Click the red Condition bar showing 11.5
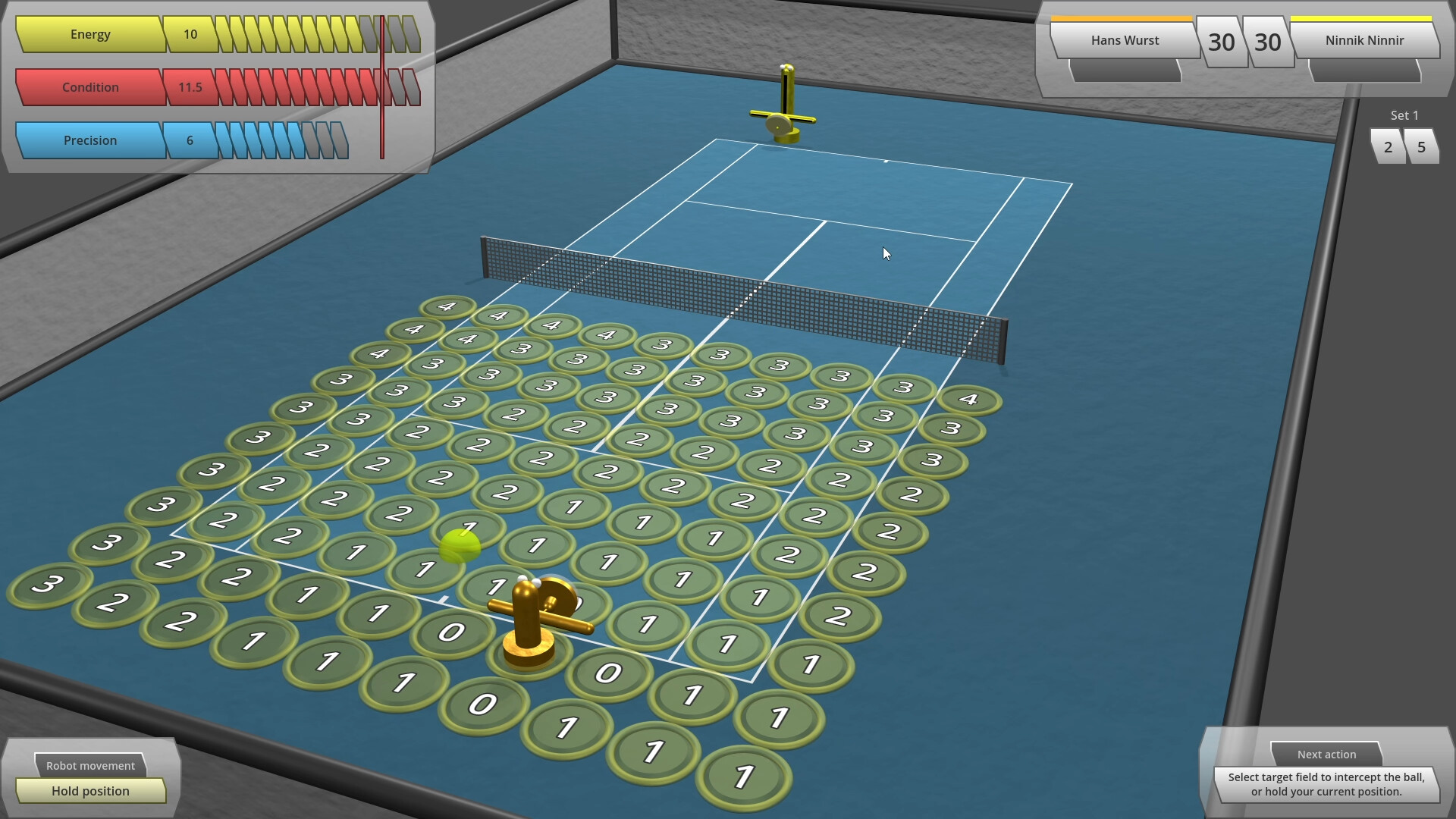Viewport: 1456px width, 819px height. click(91, 87)
